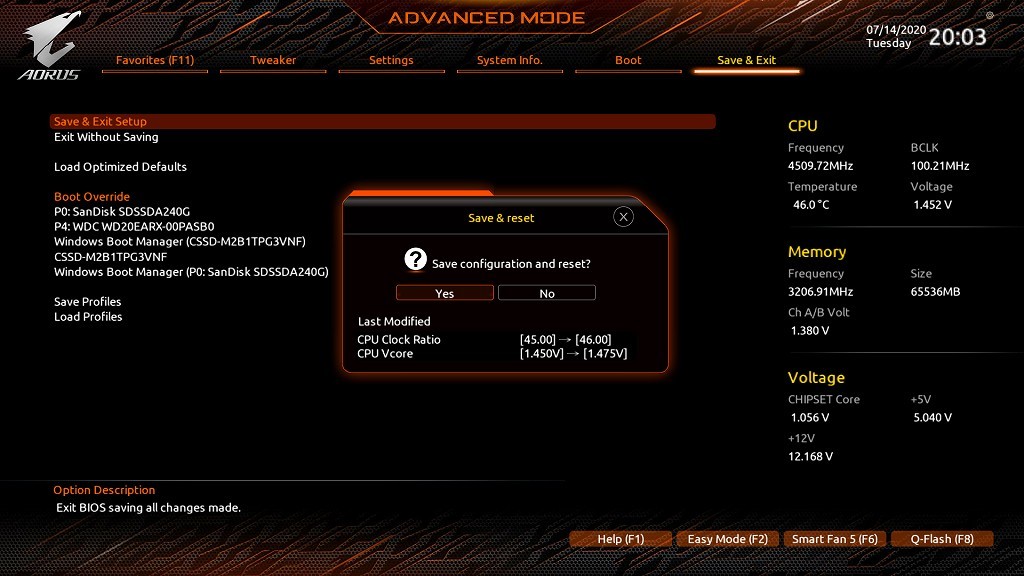Select the Save & Exit tab

747,60
